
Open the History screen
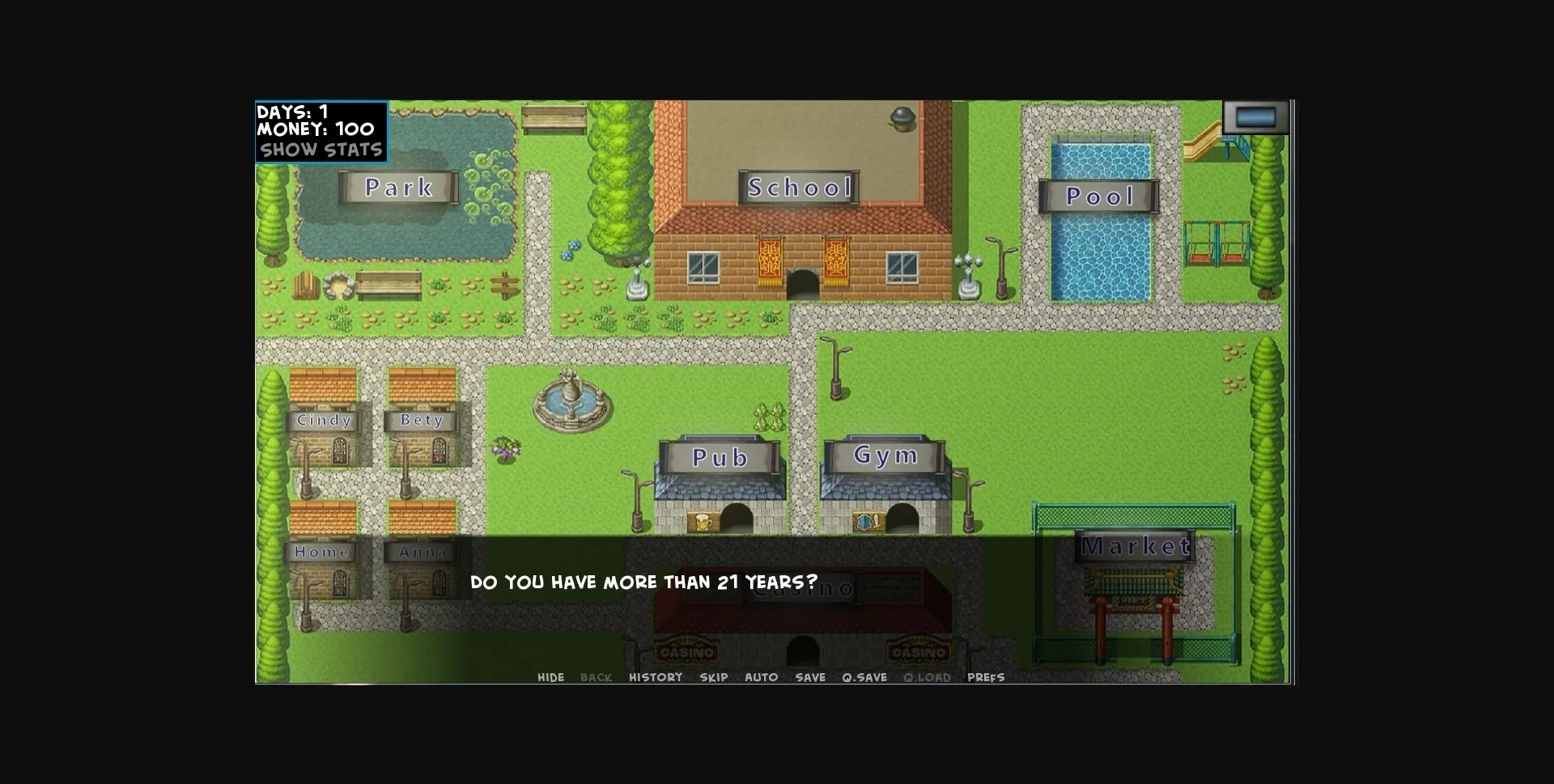coord(656,677)
